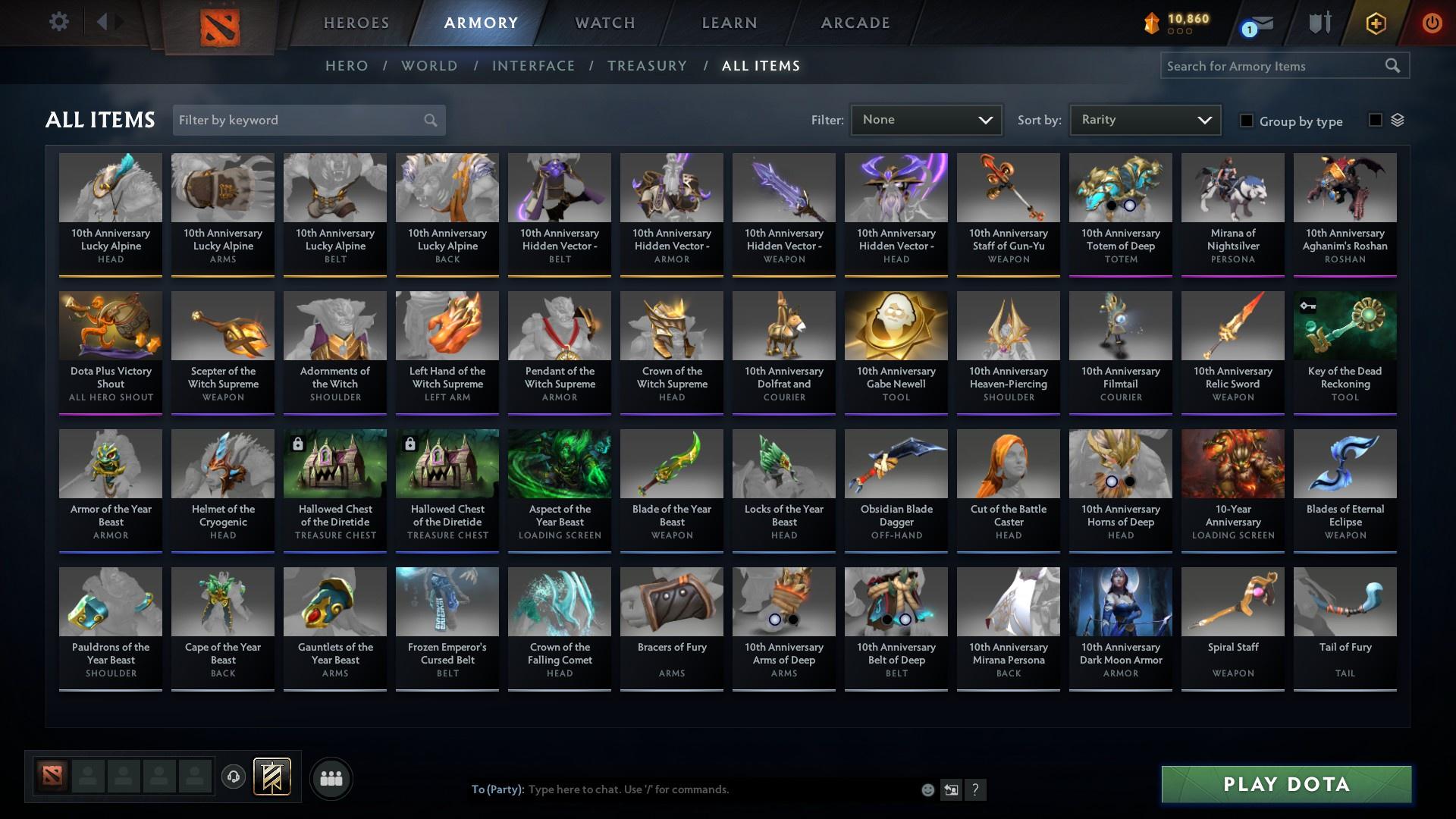
Task: Open Dota Plus via the hexagonal plus icon
Action: click(1375, 23)
